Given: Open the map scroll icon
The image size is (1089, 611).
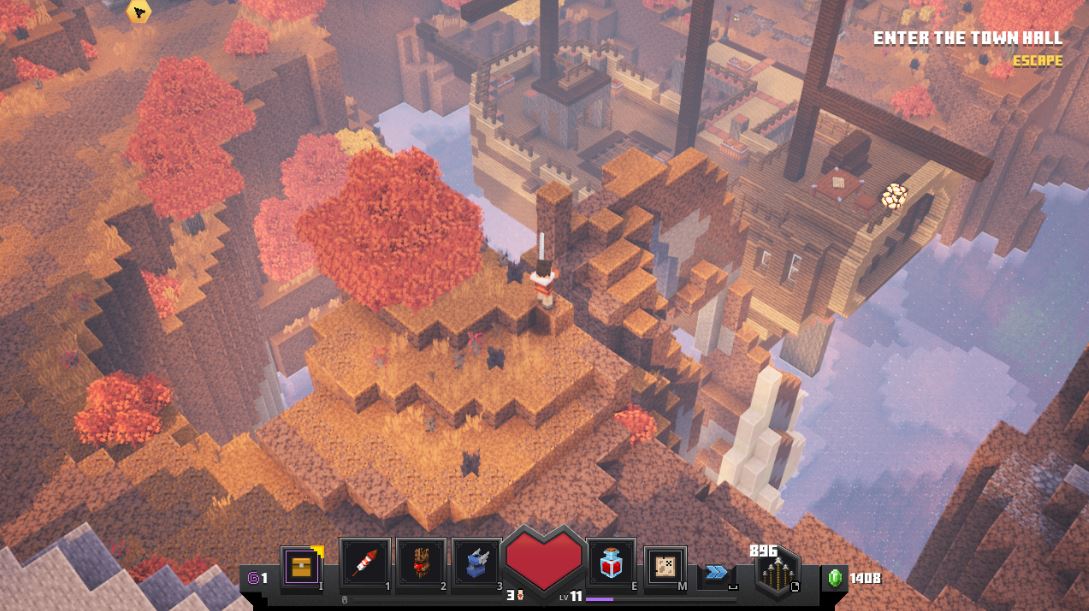Looking at the screenshot, I should [664, 566].
